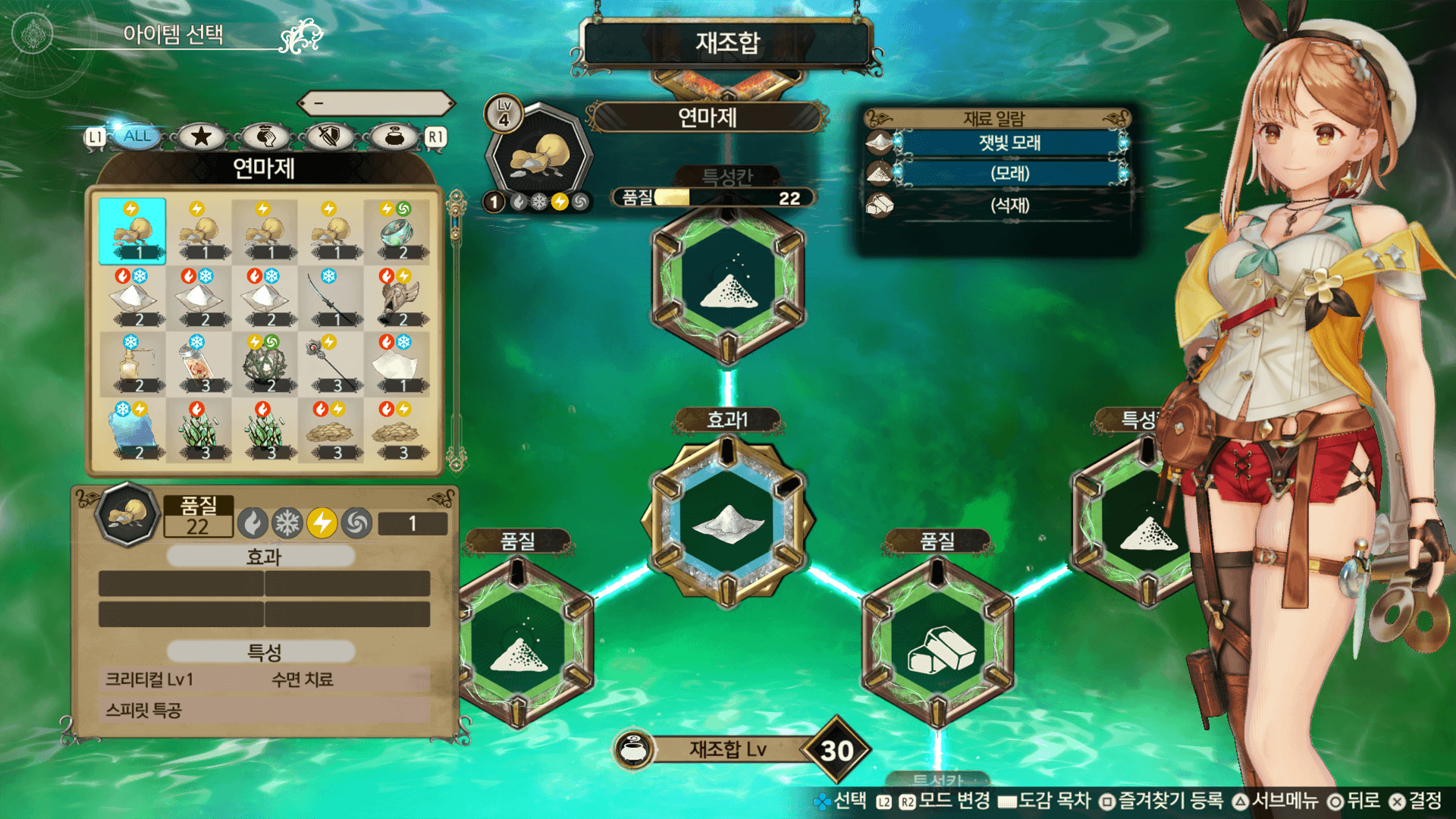Viewport: 1456px width, 819px height.
Task: Choose the cauldron filter tab
Action: 394,137
